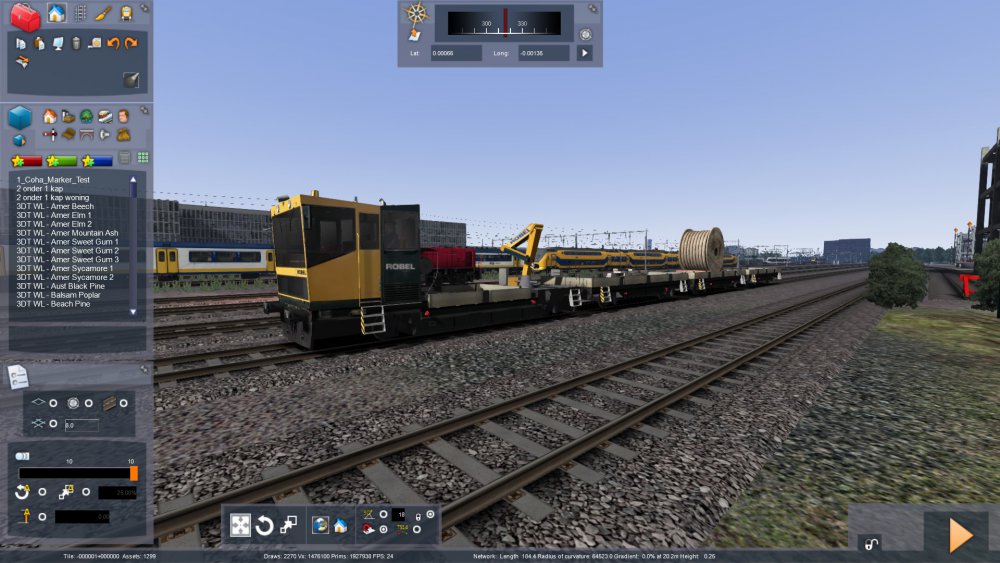Open the red toolbox icon
This screenshot has width=1000, height=563.
[x=25, y=16]
